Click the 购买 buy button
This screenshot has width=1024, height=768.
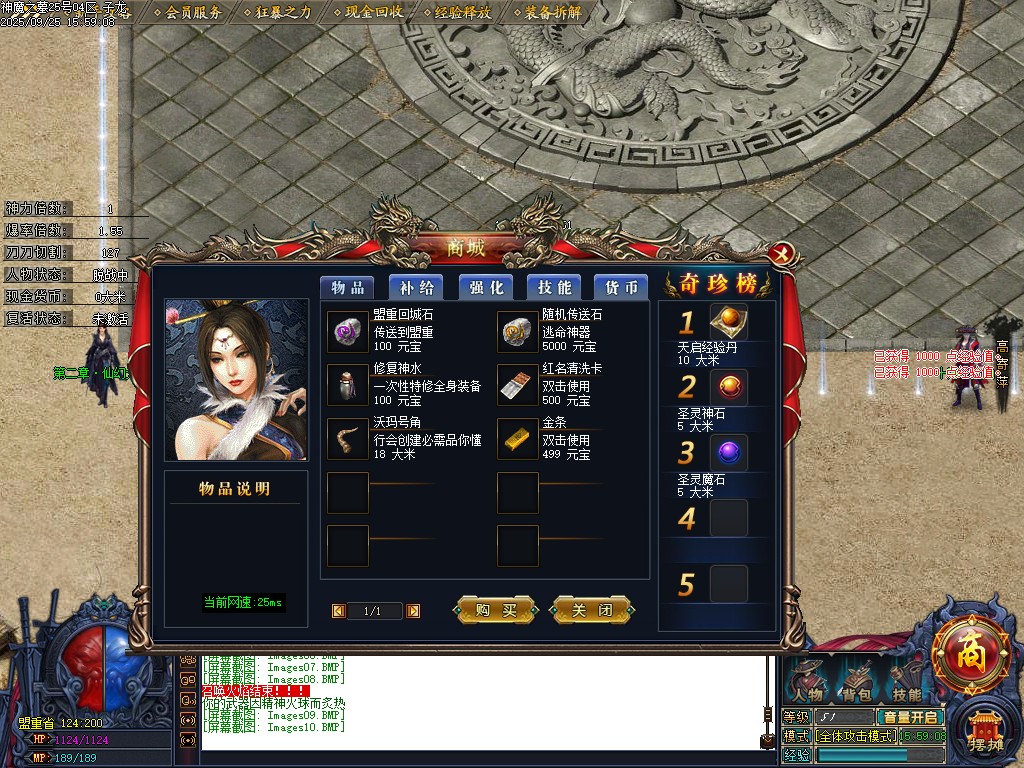click(x=496, y=610)
